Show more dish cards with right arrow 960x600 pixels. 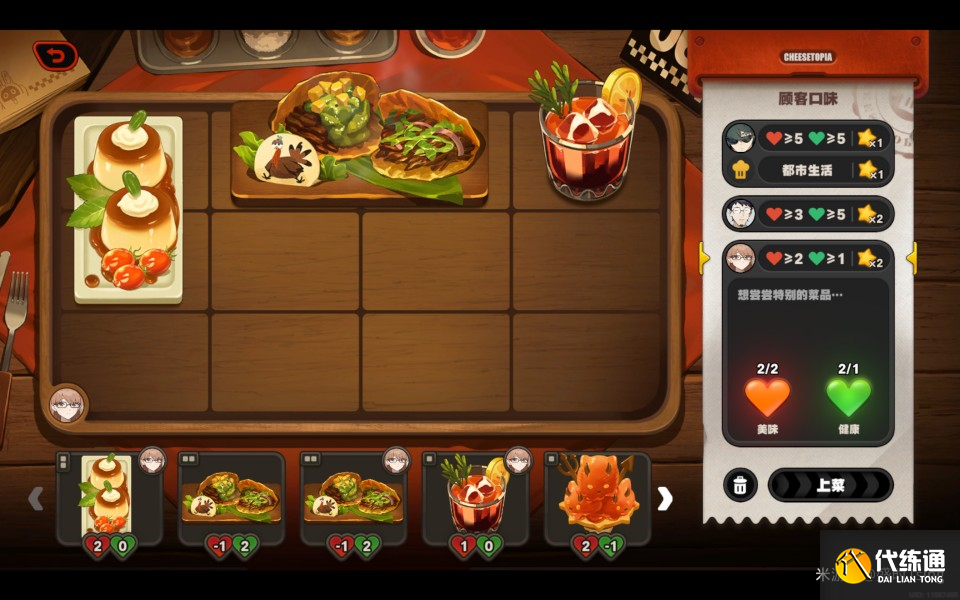[664, 498]
